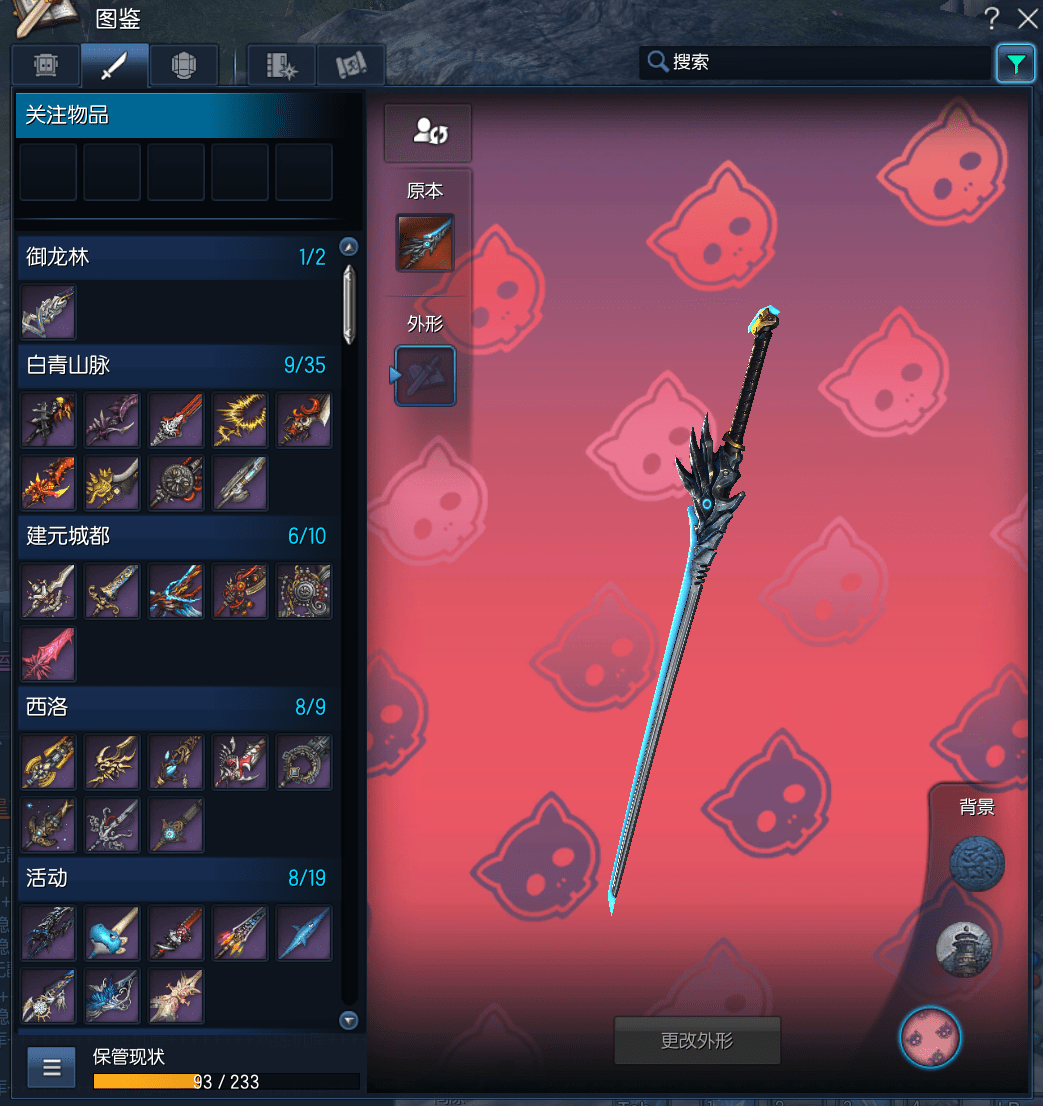Open the help question mark
This screenshot has width=1043, height=1106.
coord(991,18)
